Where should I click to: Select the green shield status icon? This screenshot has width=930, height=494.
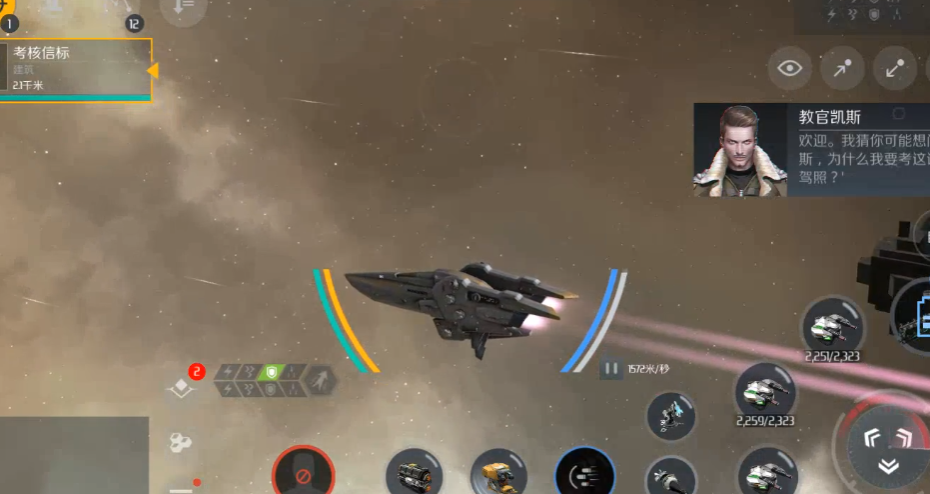point(269,372)
